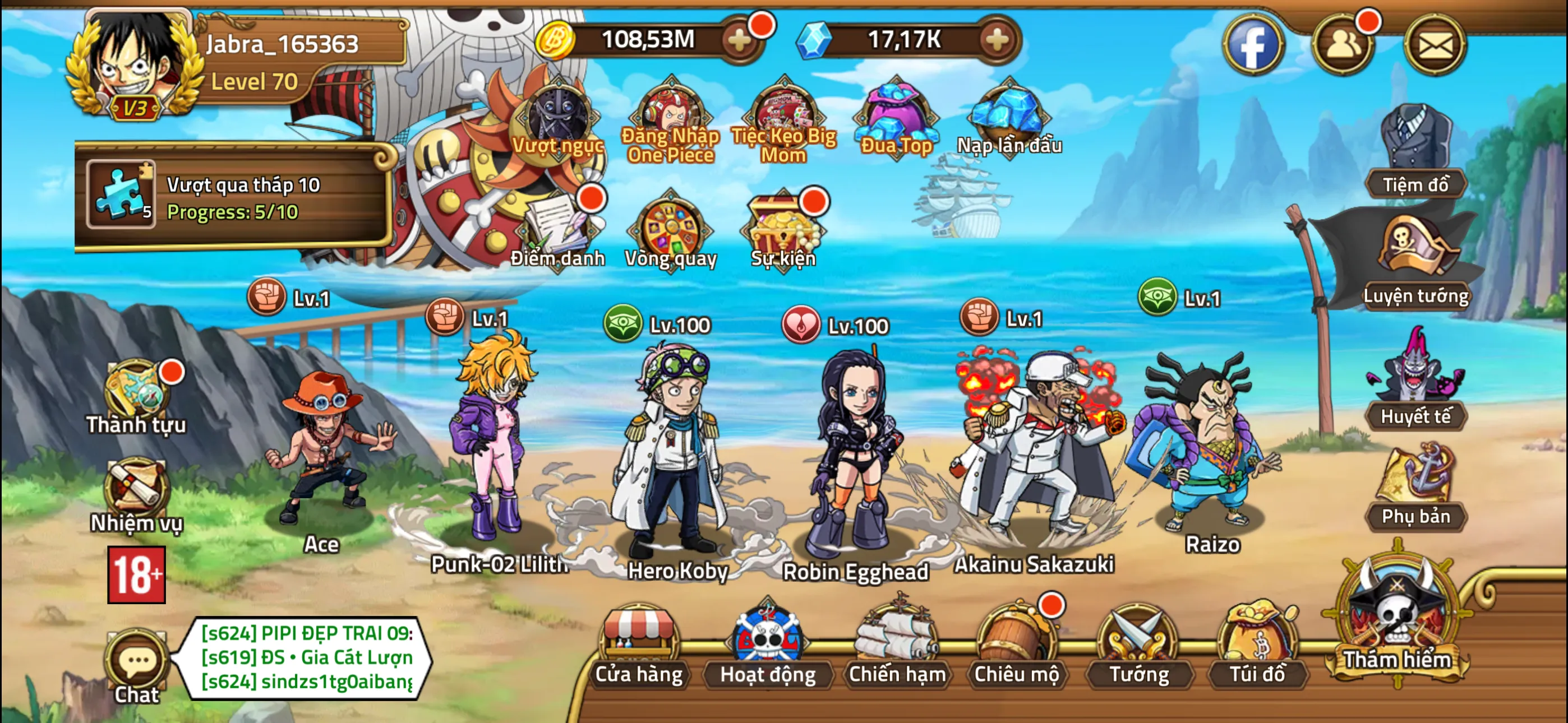This screenshot has width=1568, height=723.
Task: Click the Facebook icon
Action: (x=1253, y=45)
